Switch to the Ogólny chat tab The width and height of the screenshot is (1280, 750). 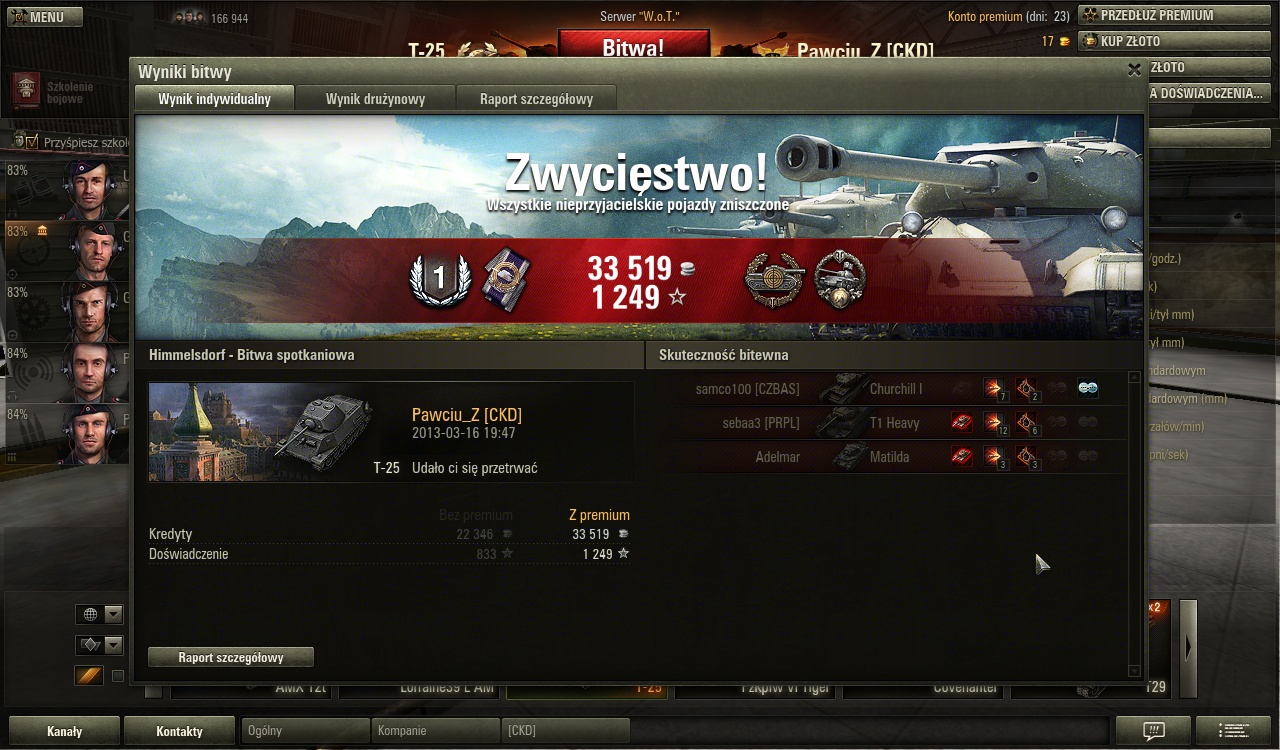[306, 731]
